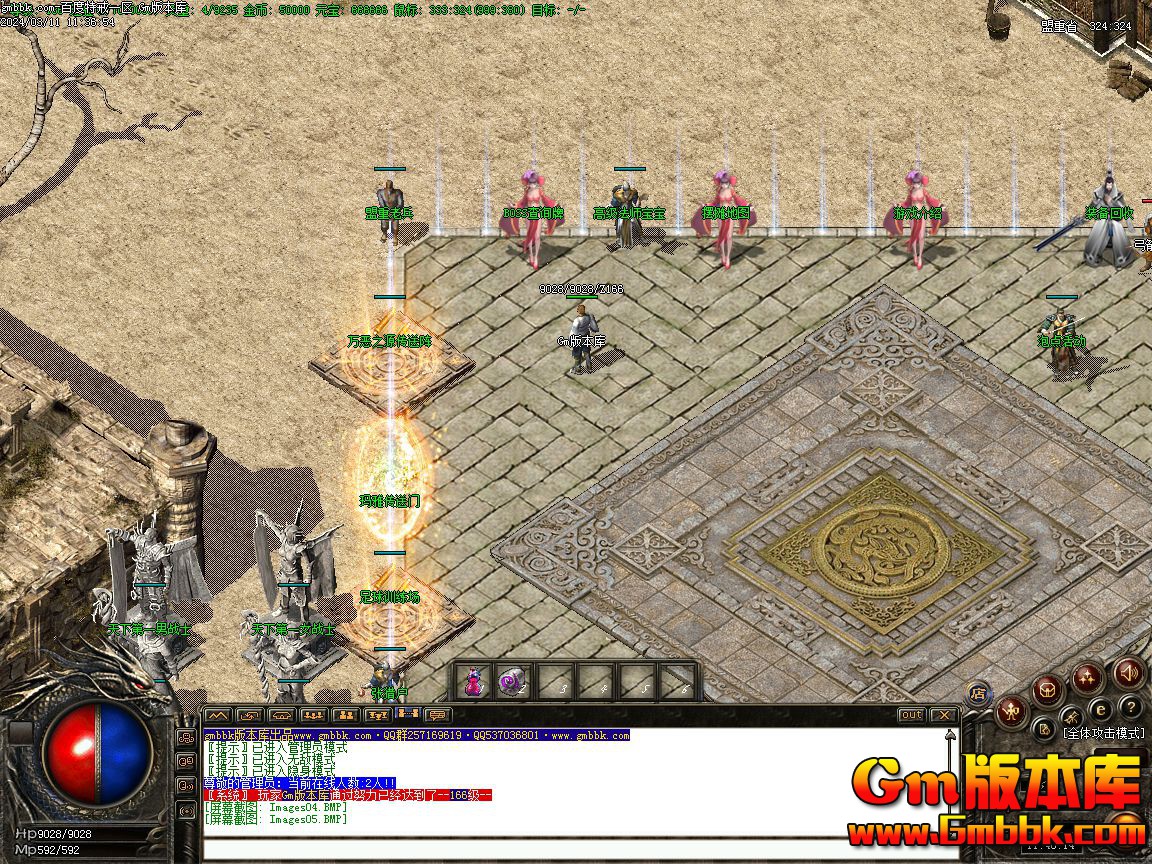Viewport: 1152px width, 864px height.
Task: Open the character equipment panel icon
Action: [1012, 712]
